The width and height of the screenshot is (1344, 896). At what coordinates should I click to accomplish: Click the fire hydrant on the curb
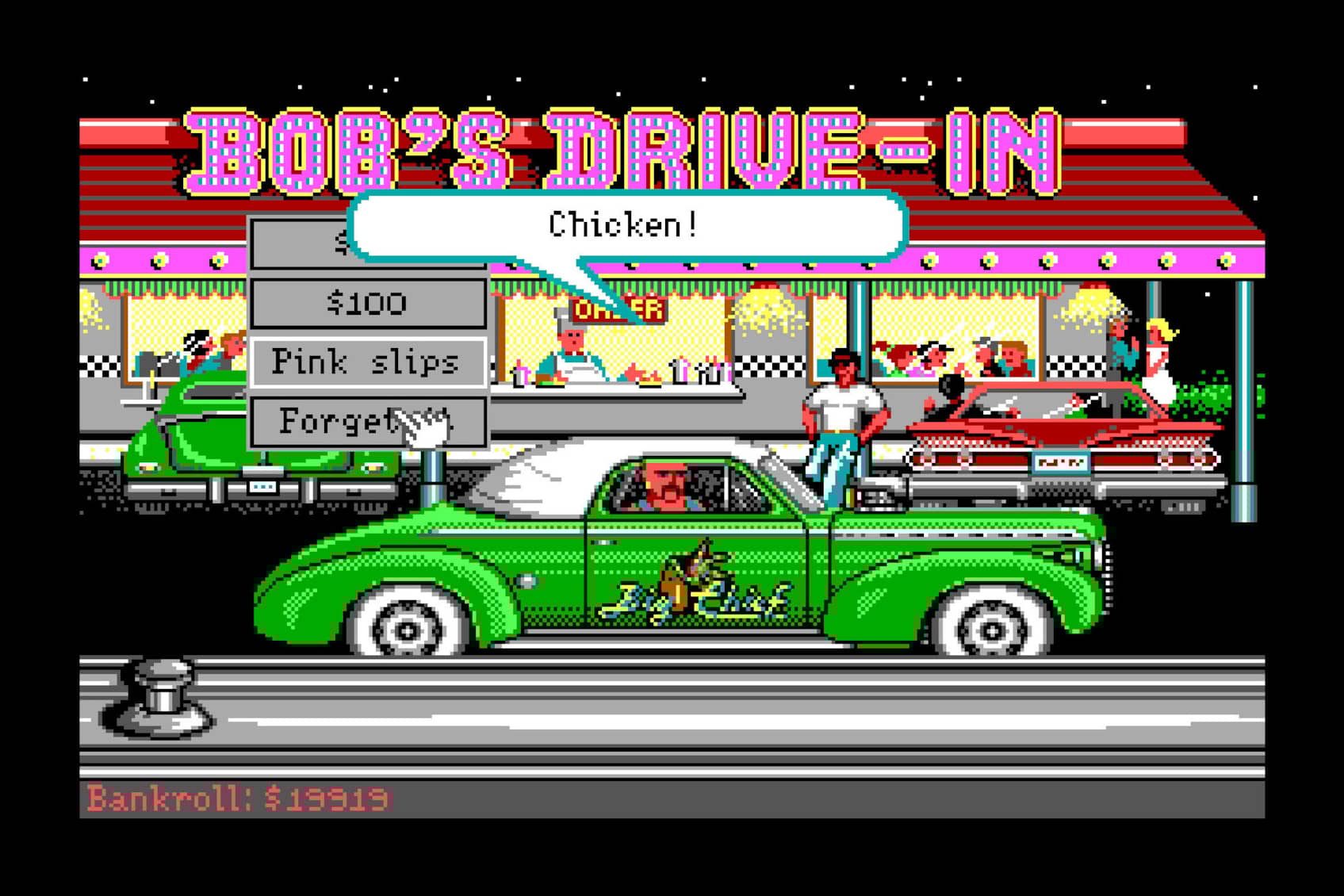tap(159, 698)
